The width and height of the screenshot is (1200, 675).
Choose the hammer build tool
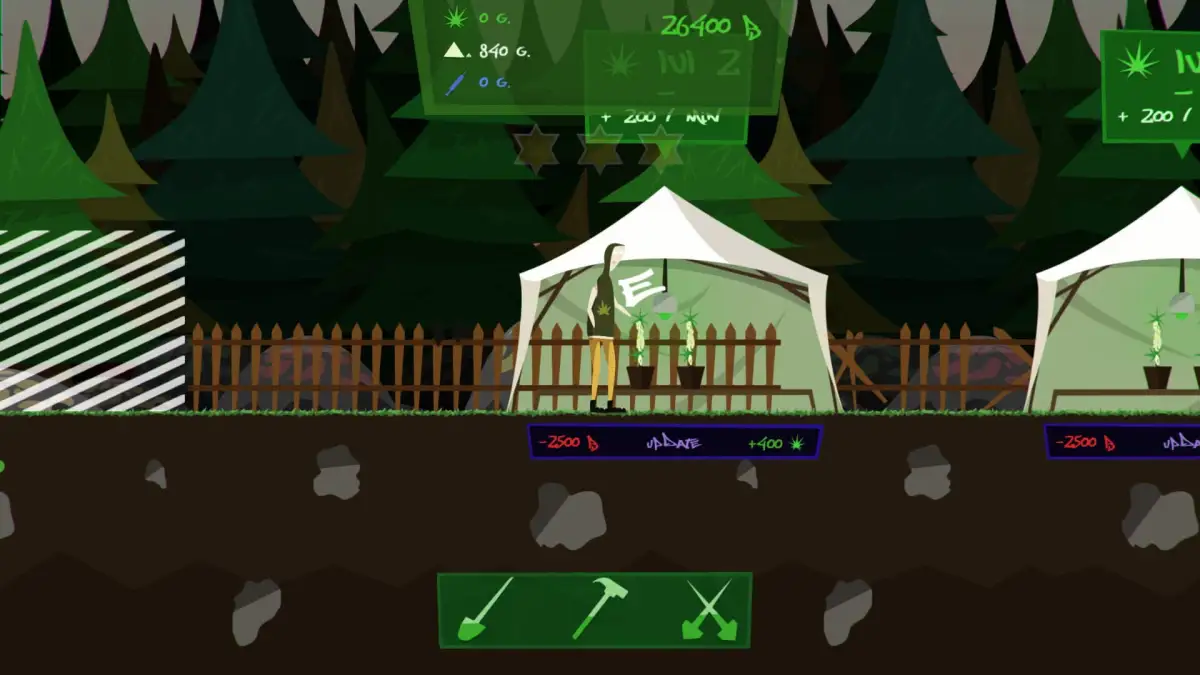598,608
